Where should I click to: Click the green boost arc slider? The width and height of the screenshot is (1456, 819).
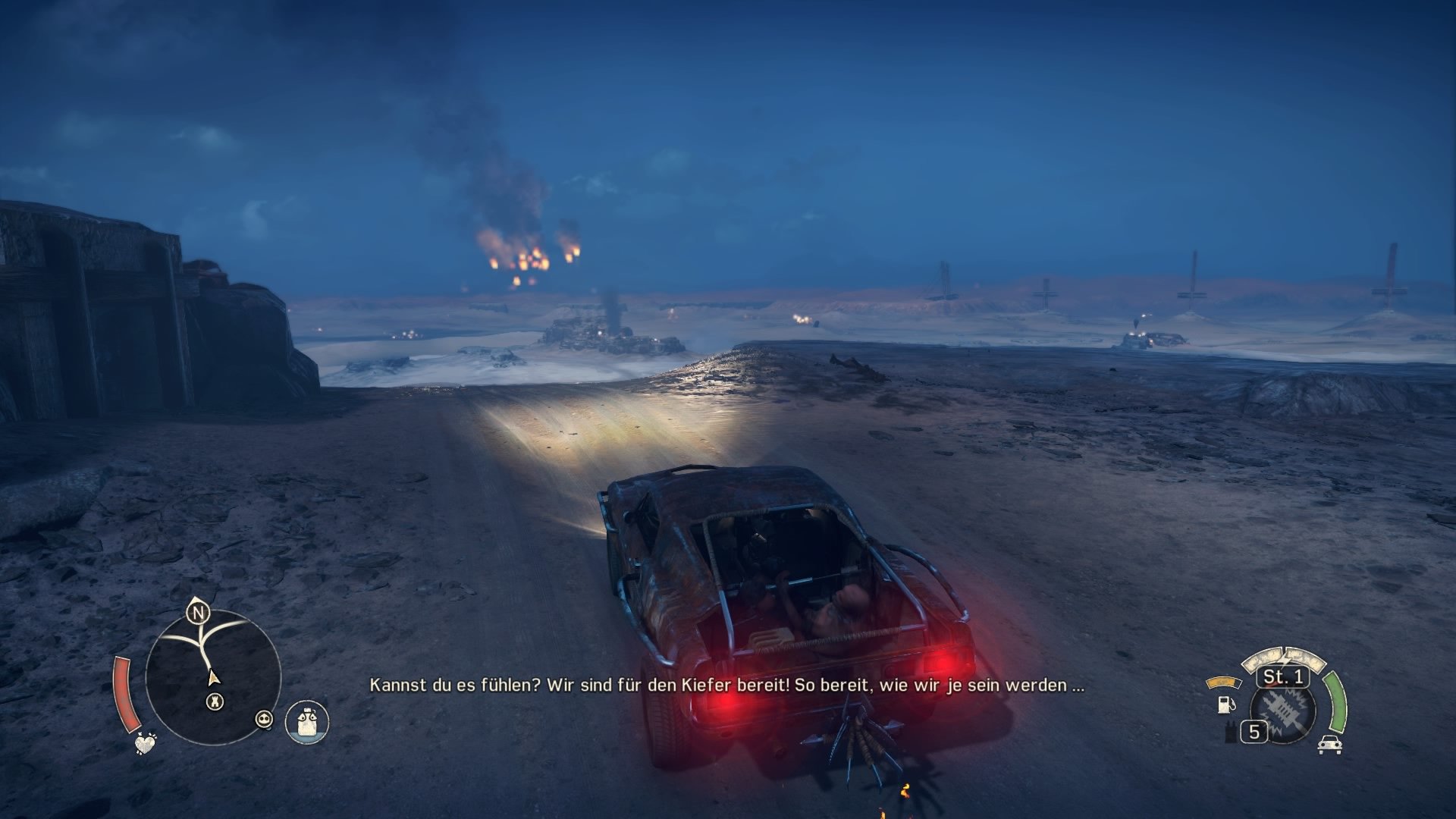click(x=1337, y=701)
